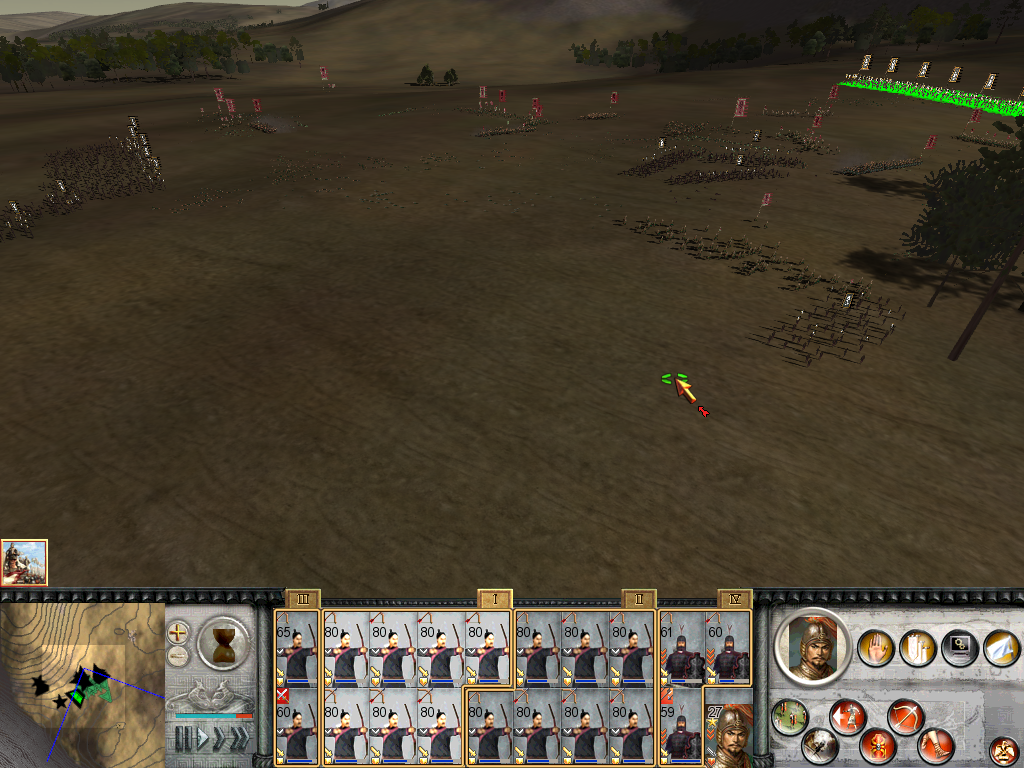Open the event notification portrait above minimap
The width and height of the screenshot is (1024, 768).
pos(24,562)
